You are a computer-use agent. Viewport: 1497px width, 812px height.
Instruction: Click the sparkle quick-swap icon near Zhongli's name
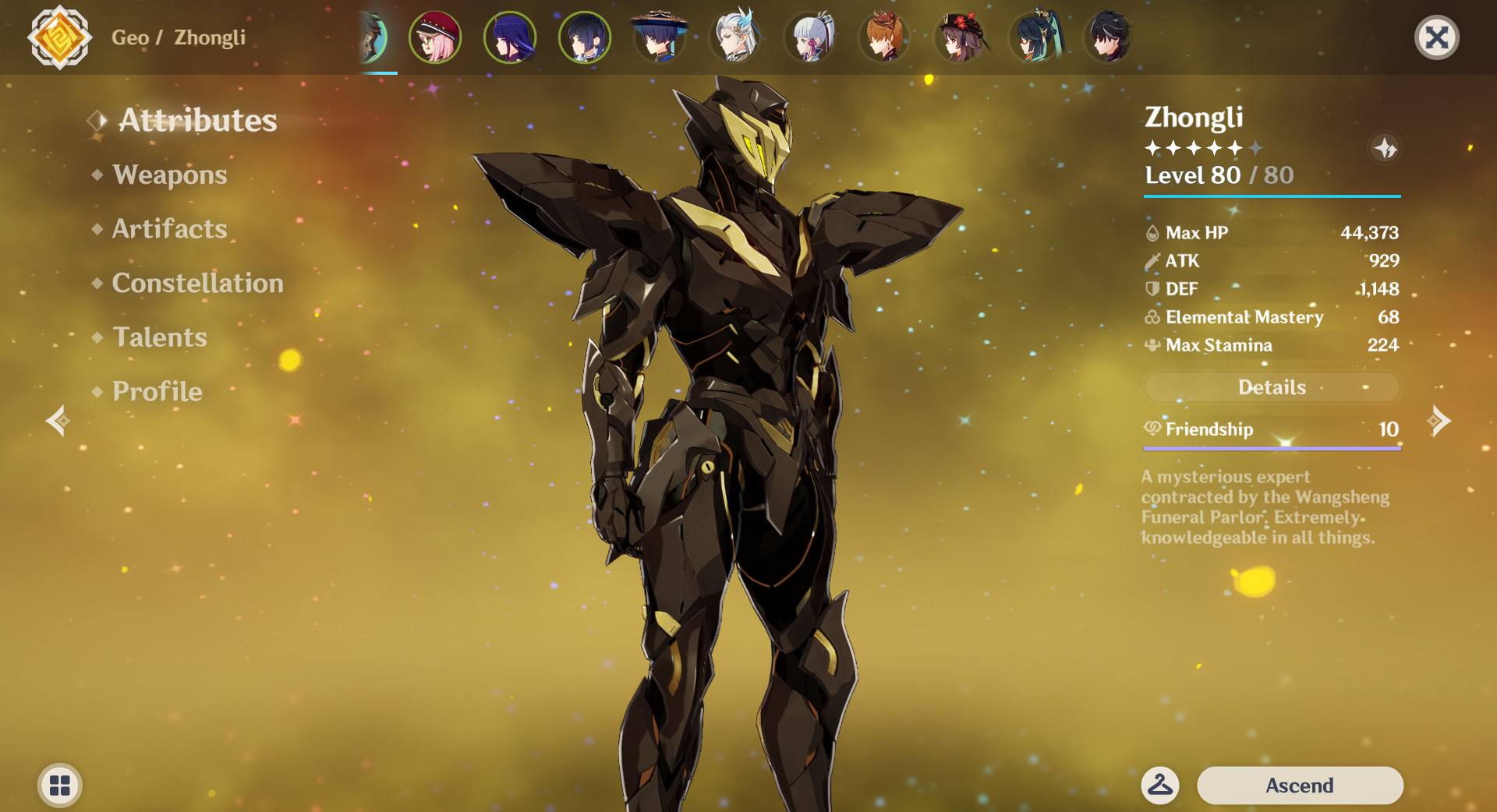[x=1386, y=149]
